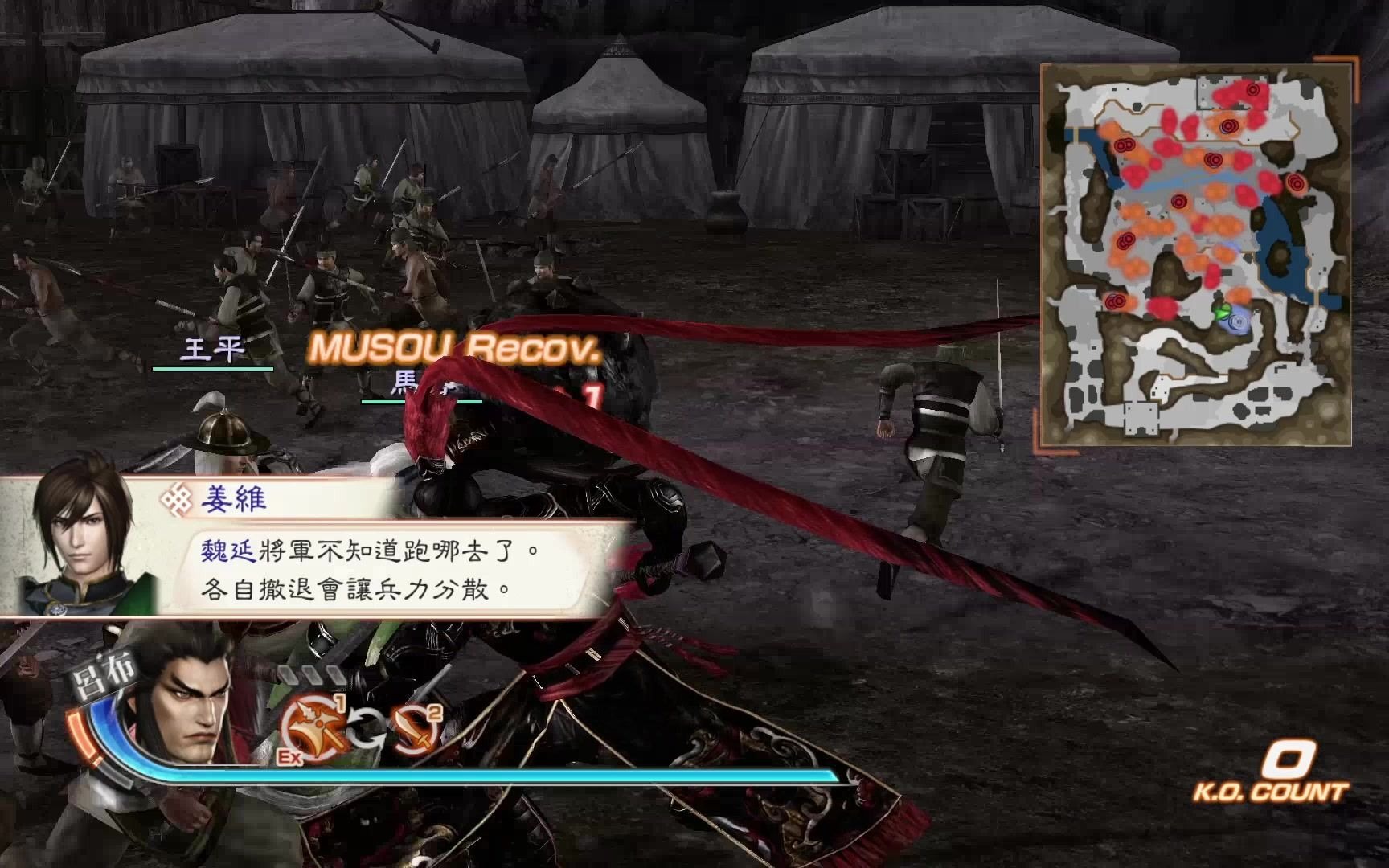
Task: Toggle Lu Bu's portrait display
Action: (189, 707)
